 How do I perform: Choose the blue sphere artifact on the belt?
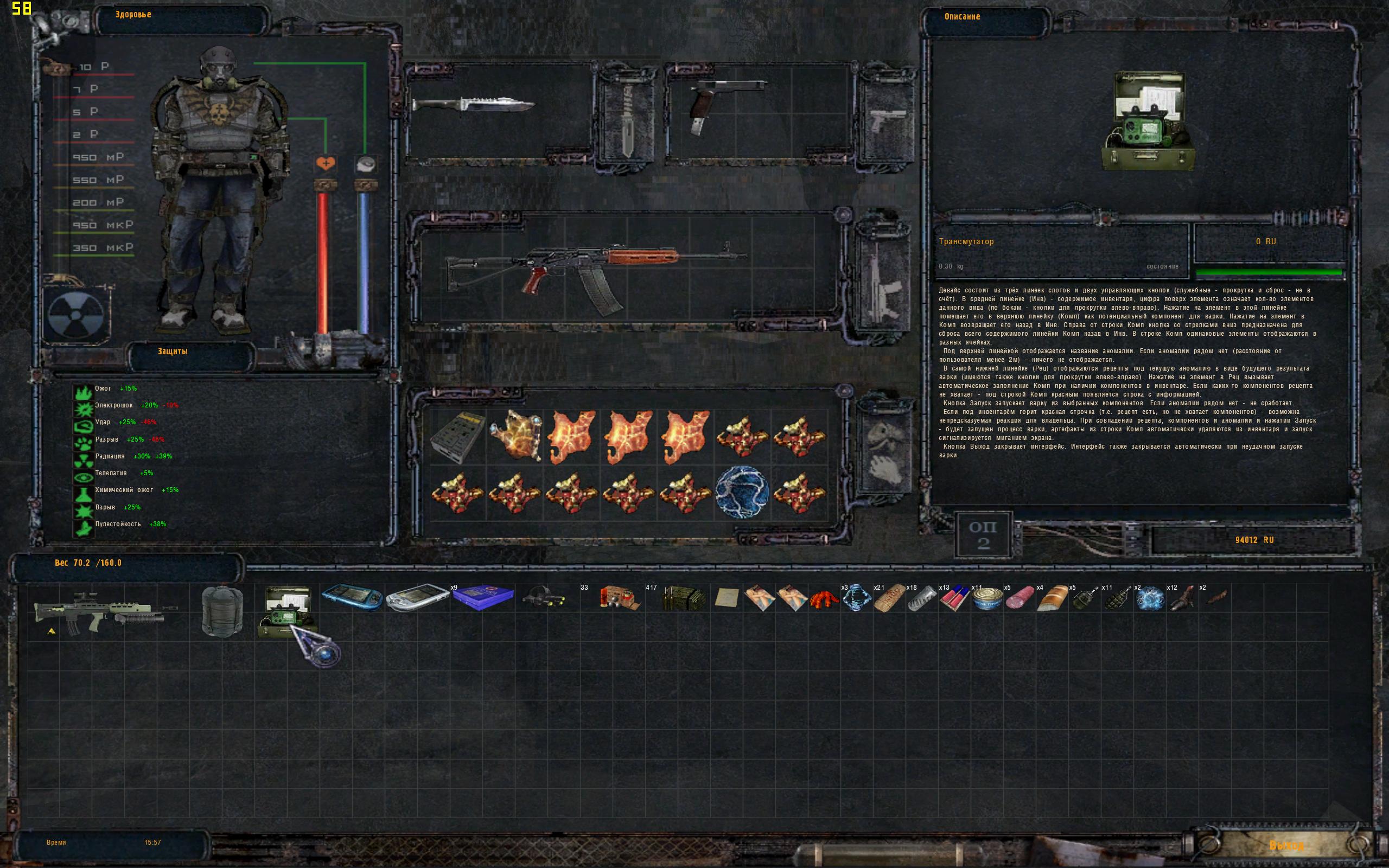(742, 492)
